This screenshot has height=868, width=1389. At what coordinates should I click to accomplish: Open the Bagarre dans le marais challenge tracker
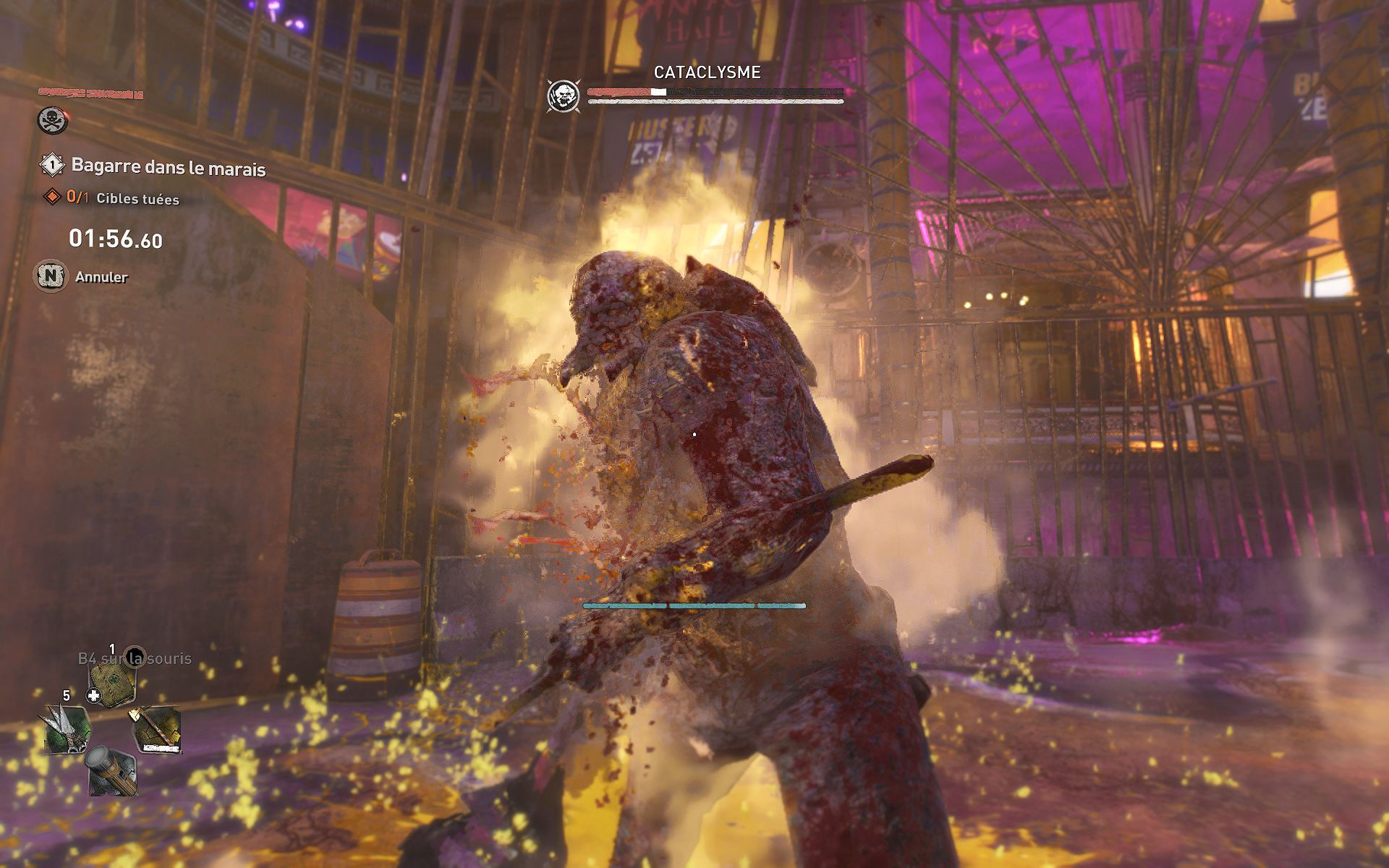point(168,167)
